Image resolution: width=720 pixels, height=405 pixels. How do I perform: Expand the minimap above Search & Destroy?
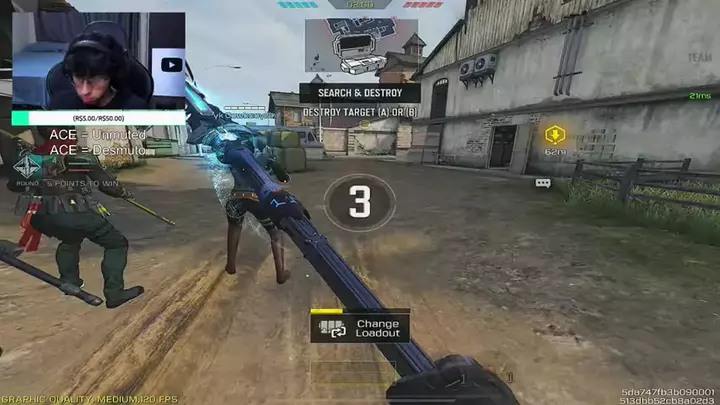(361, 46)
